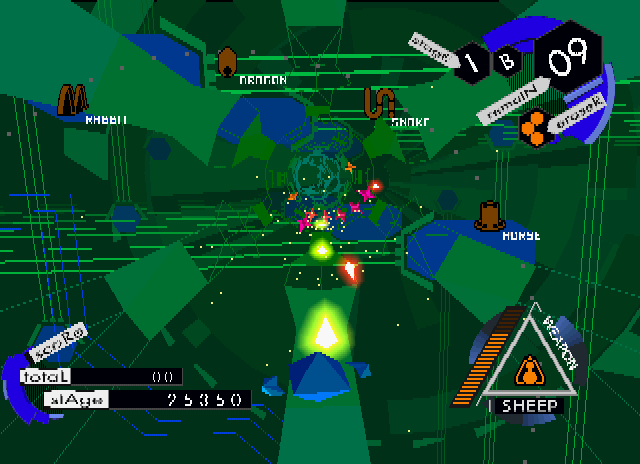
Task: Switch to the Snake weapon icon
Action: (x=379, y=102)
